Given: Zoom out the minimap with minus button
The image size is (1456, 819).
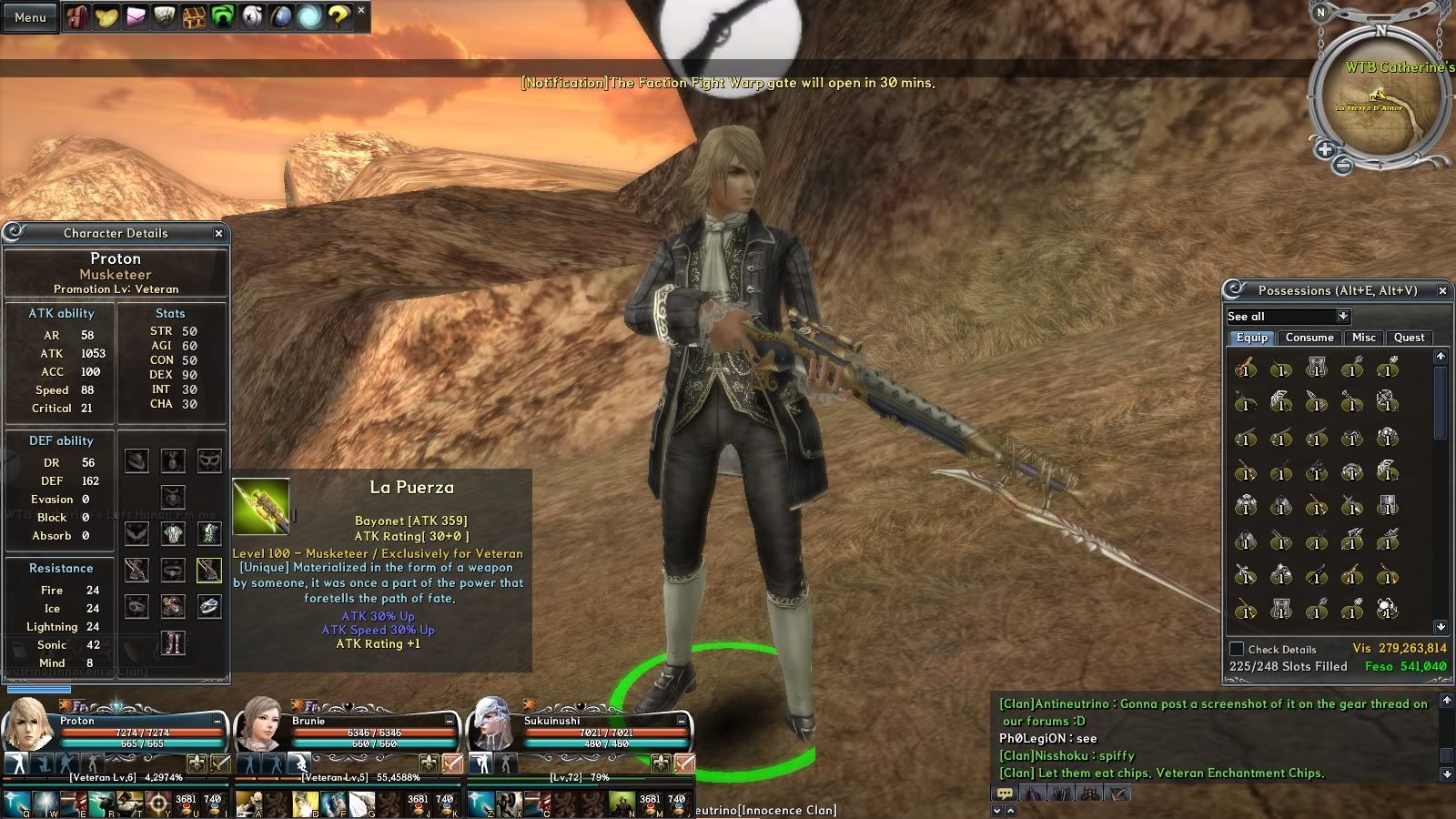Looking at the screenshot, I should (x=1342, y=165).
